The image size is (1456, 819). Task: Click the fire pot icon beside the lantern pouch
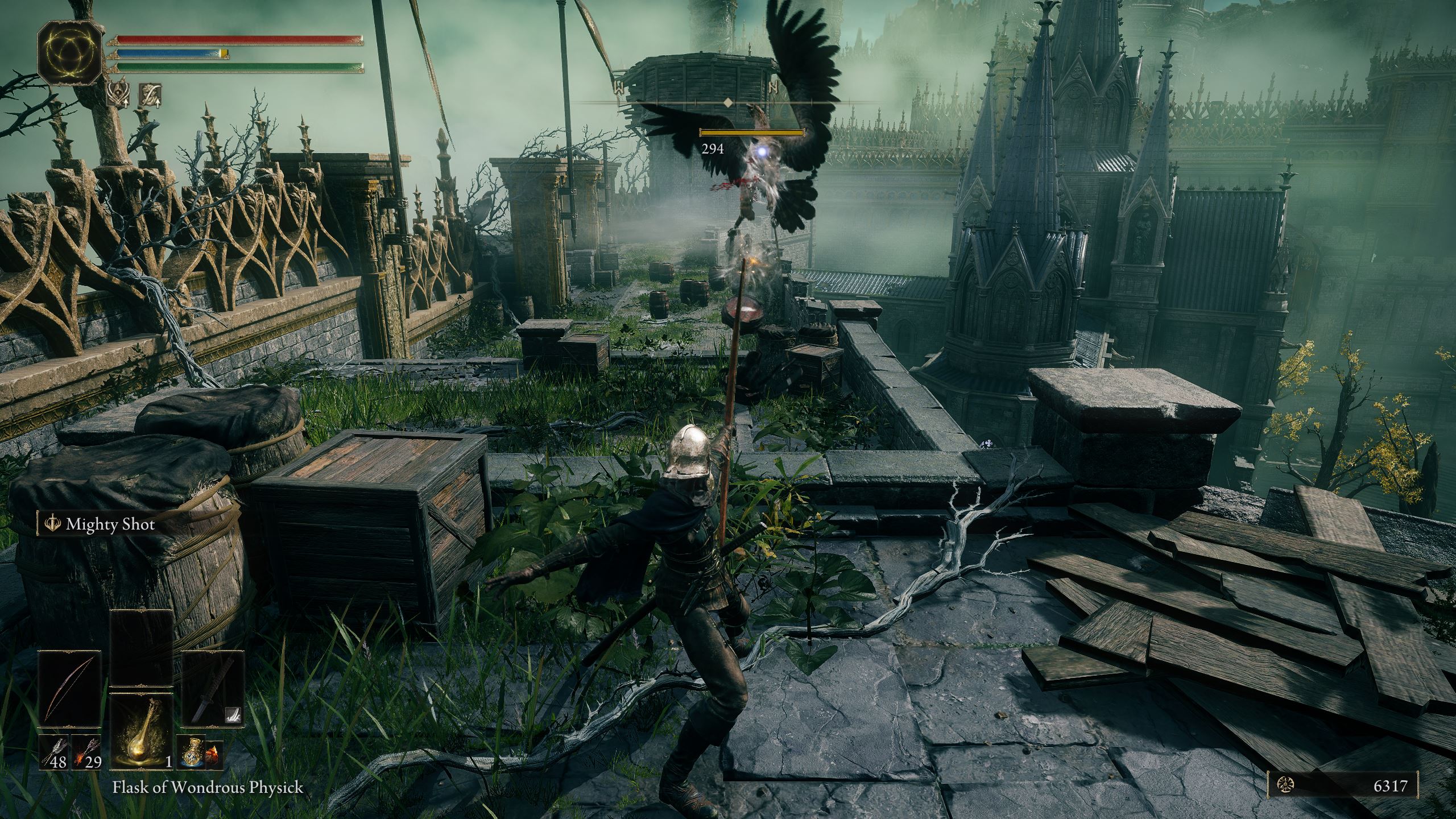point(212,755)
